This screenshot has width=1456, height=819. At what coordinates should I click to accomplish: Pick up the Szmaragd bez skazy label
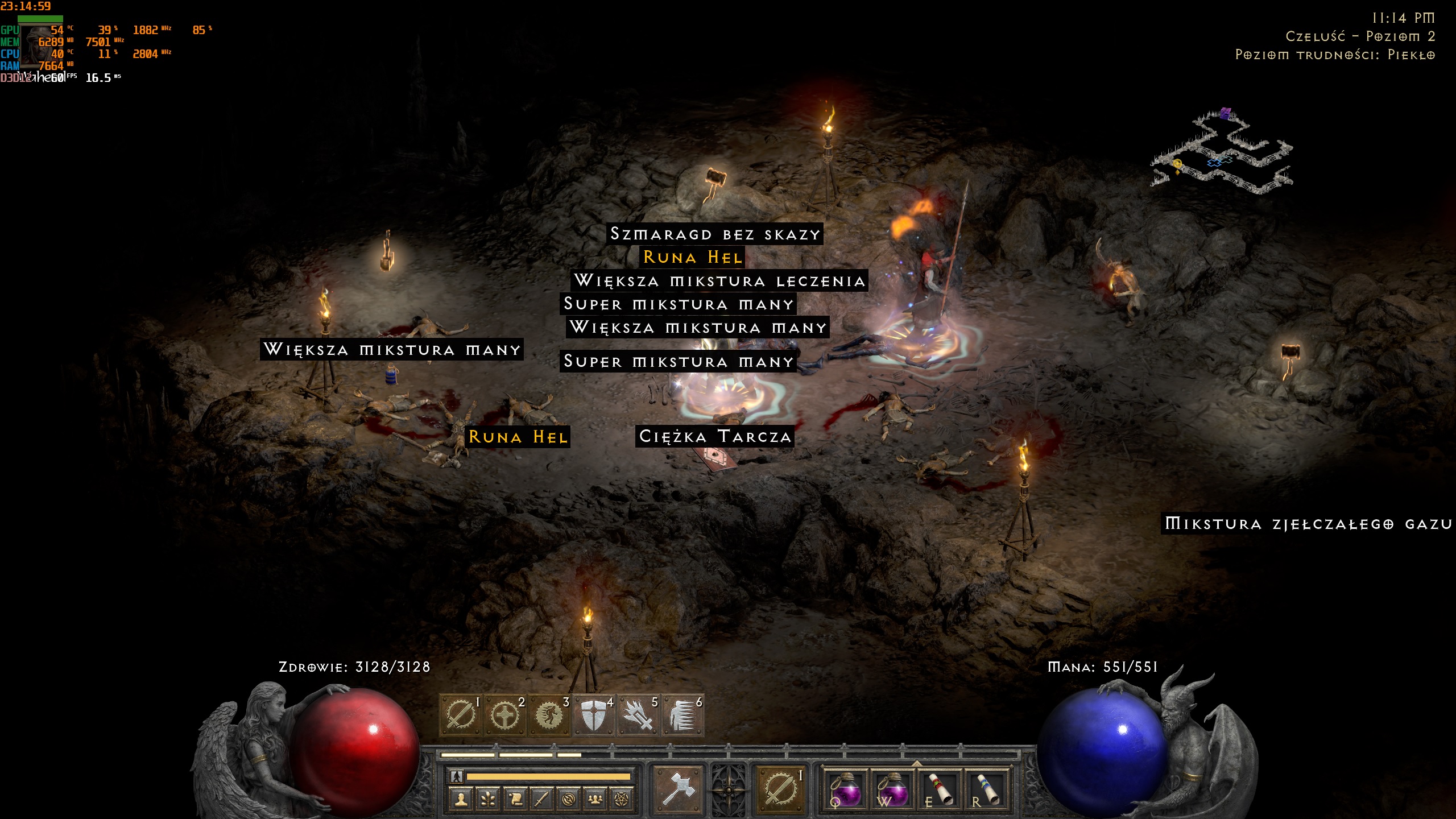[x=714, y=234]
